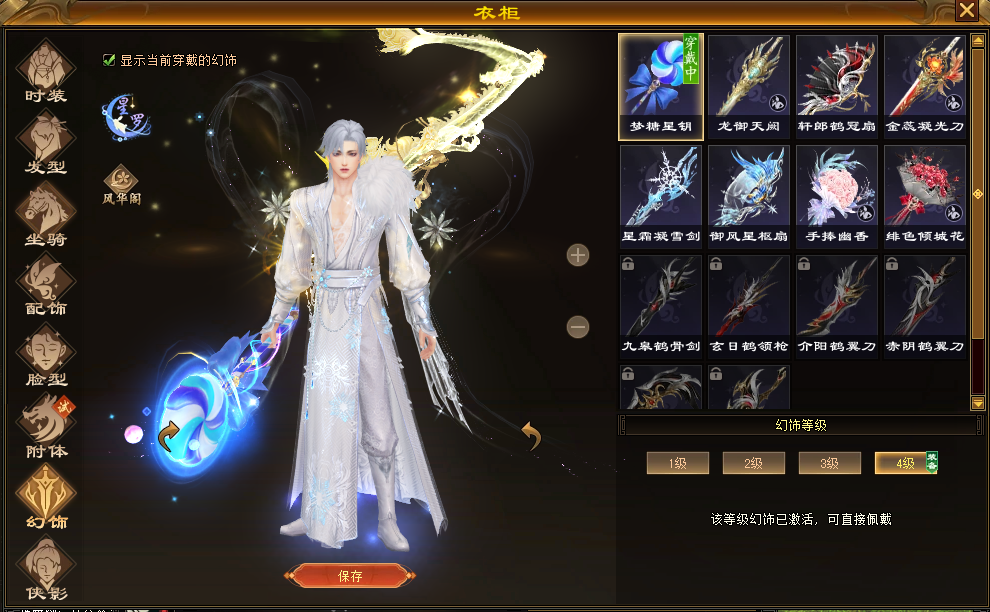Show the 配饰 accessories tab
The width and height of the screenshot is (990, 612).
[x=46, y=284]
